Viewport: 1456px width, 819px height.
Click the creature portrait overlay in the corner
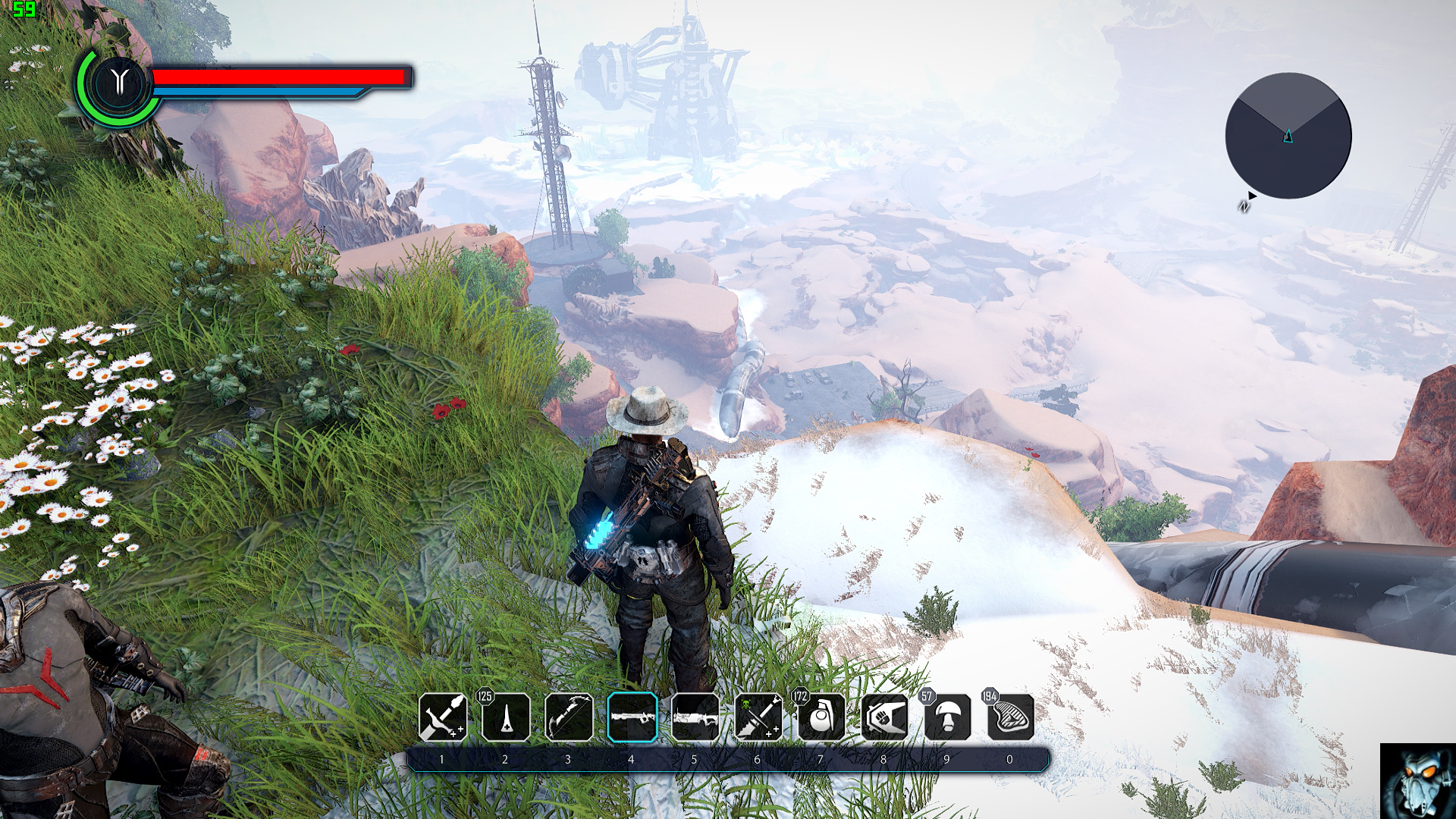click(x=1417, y=781)
